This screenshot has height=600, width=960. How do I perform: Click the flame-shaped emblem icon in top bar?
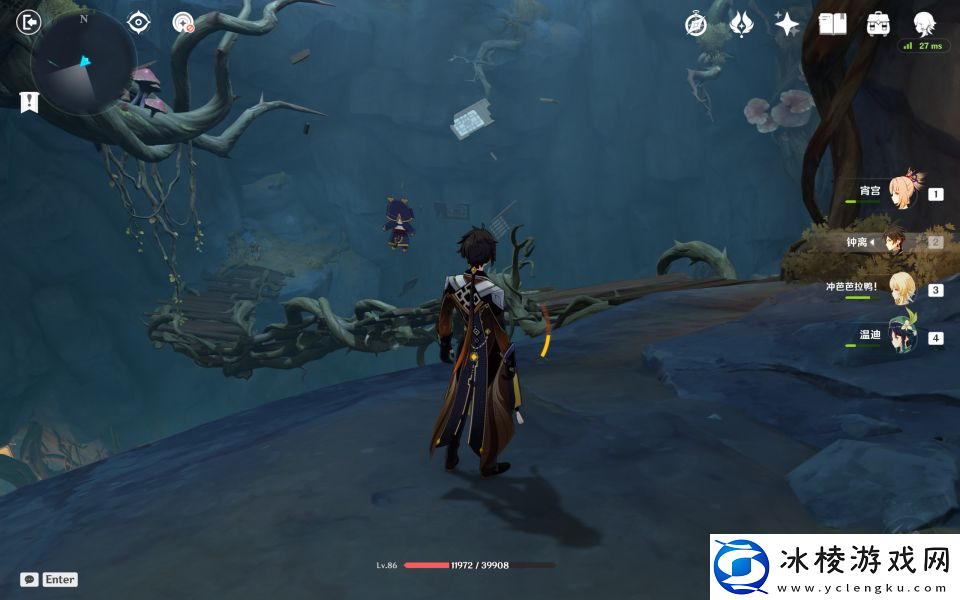click(741, 24)
